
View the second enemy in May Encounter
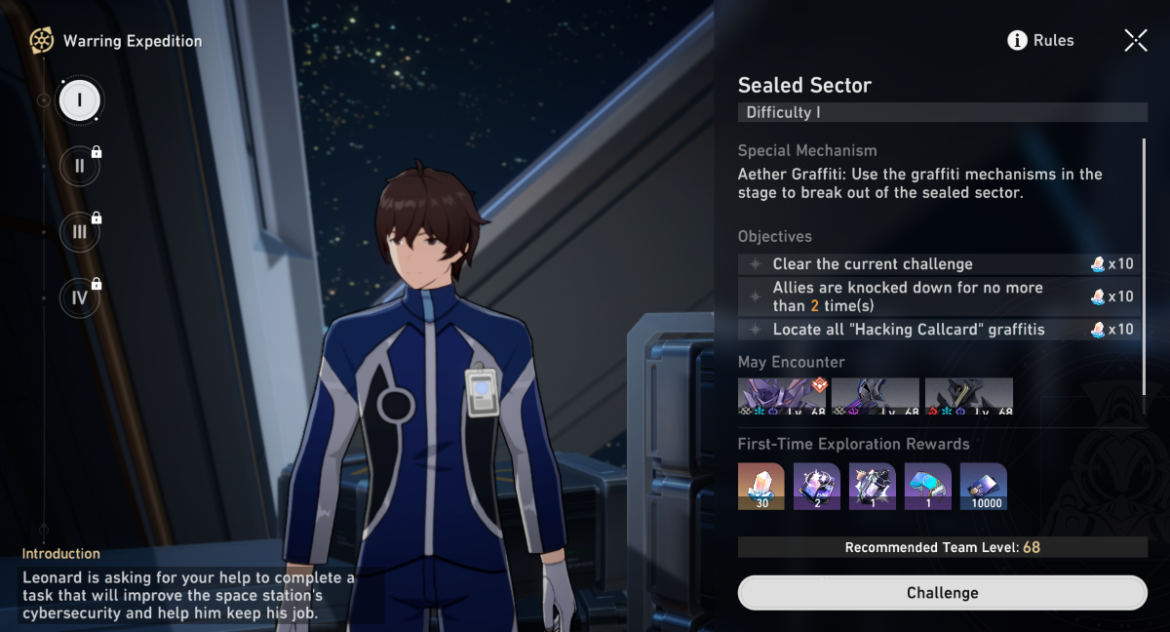pos(875,396)
